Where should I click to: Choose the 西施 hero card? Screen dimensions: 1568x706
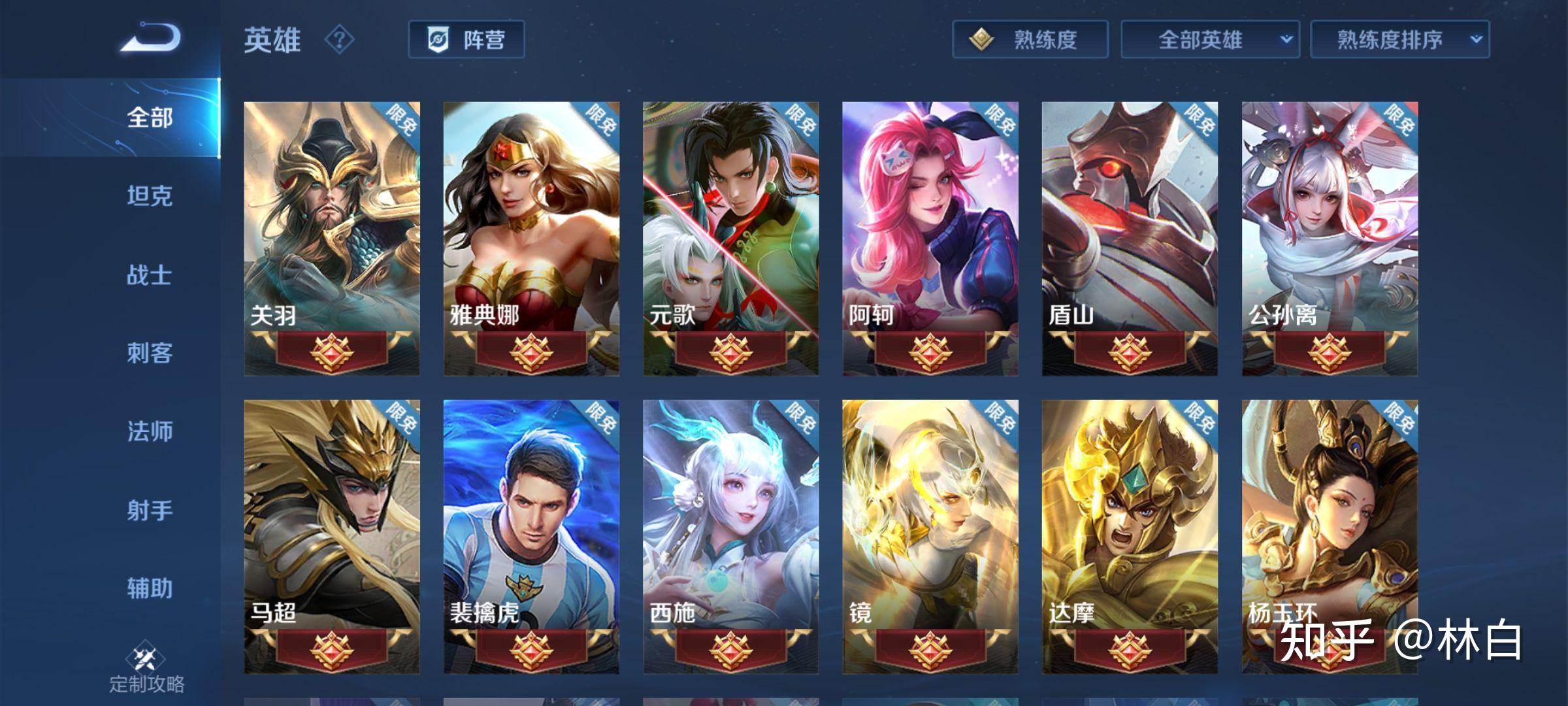[730, 536]
